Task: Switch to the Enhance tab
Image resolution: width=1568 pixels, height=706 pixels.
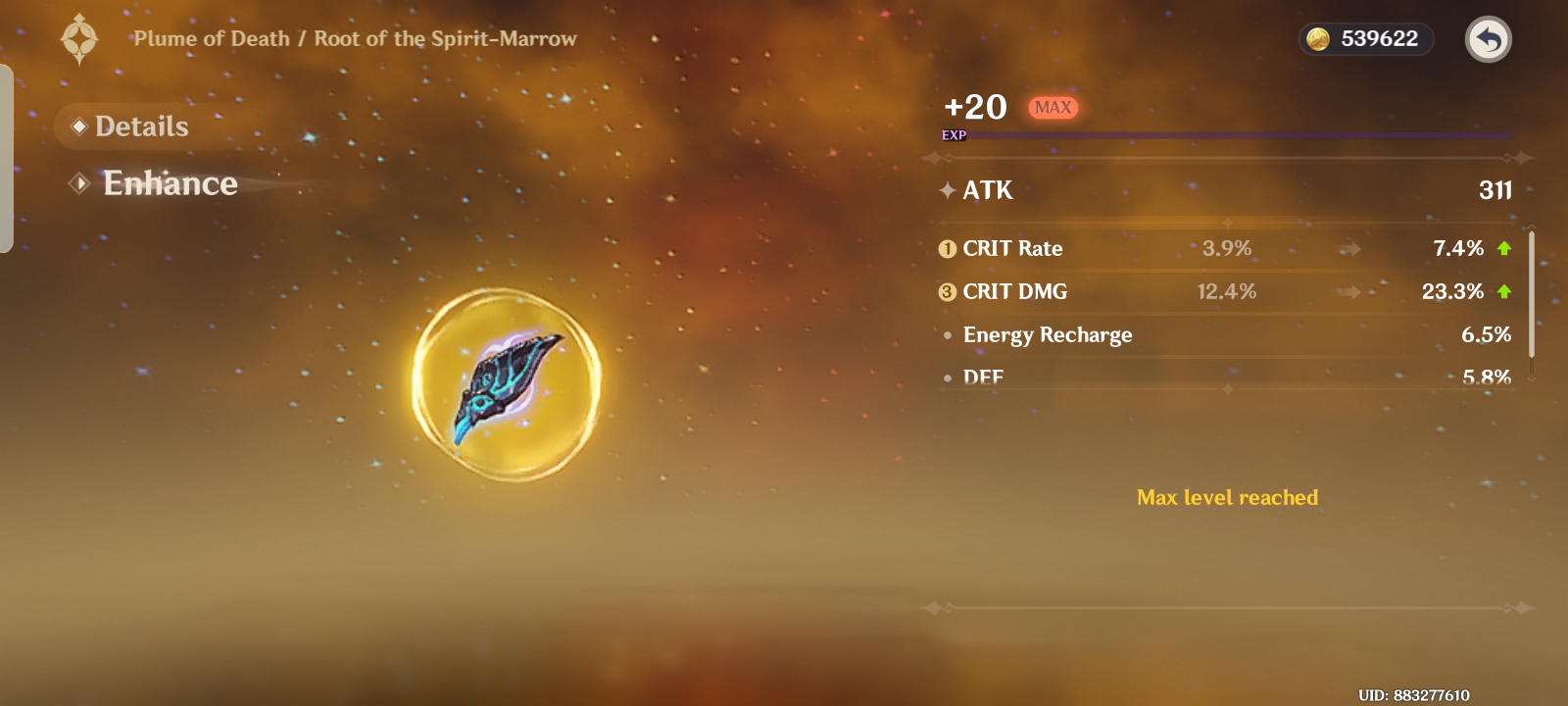Action: 171,182
